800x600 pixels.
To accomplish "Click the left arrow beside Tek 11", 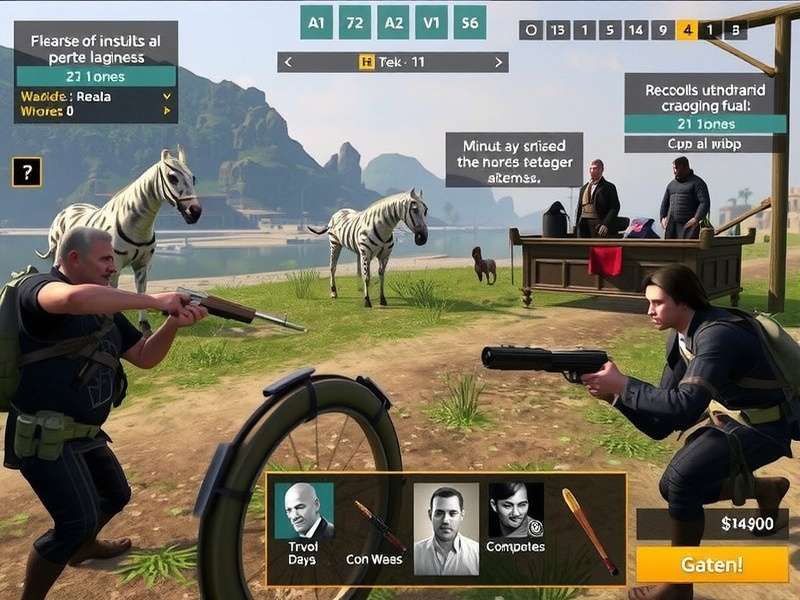I will pos(288,62).
